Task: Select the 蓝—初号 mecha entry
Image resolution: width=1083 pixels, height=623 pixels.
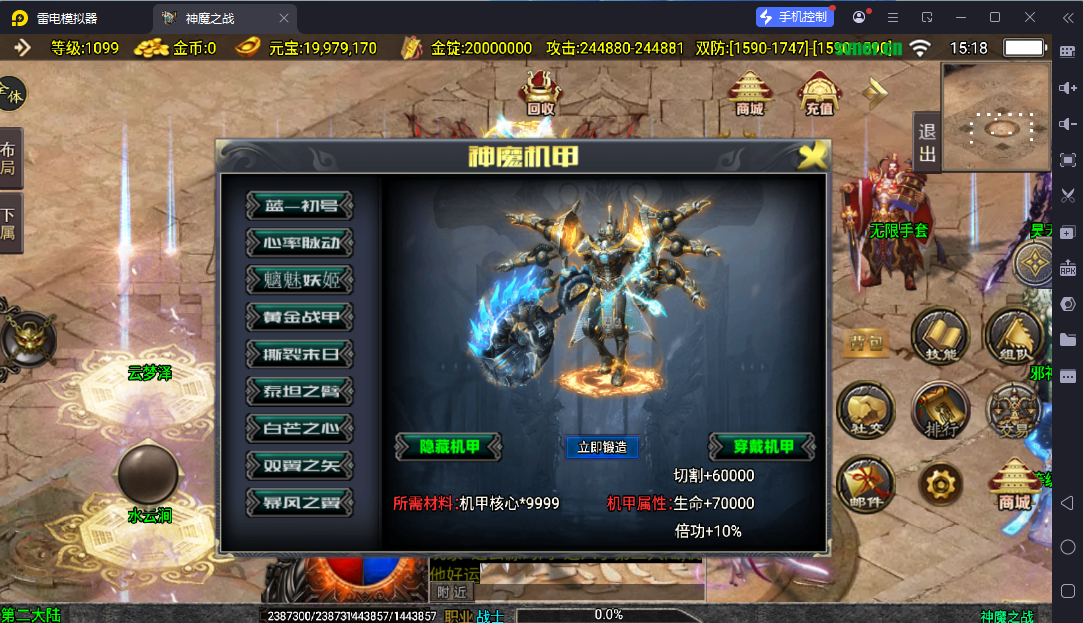Action: [x=300, y=206]
